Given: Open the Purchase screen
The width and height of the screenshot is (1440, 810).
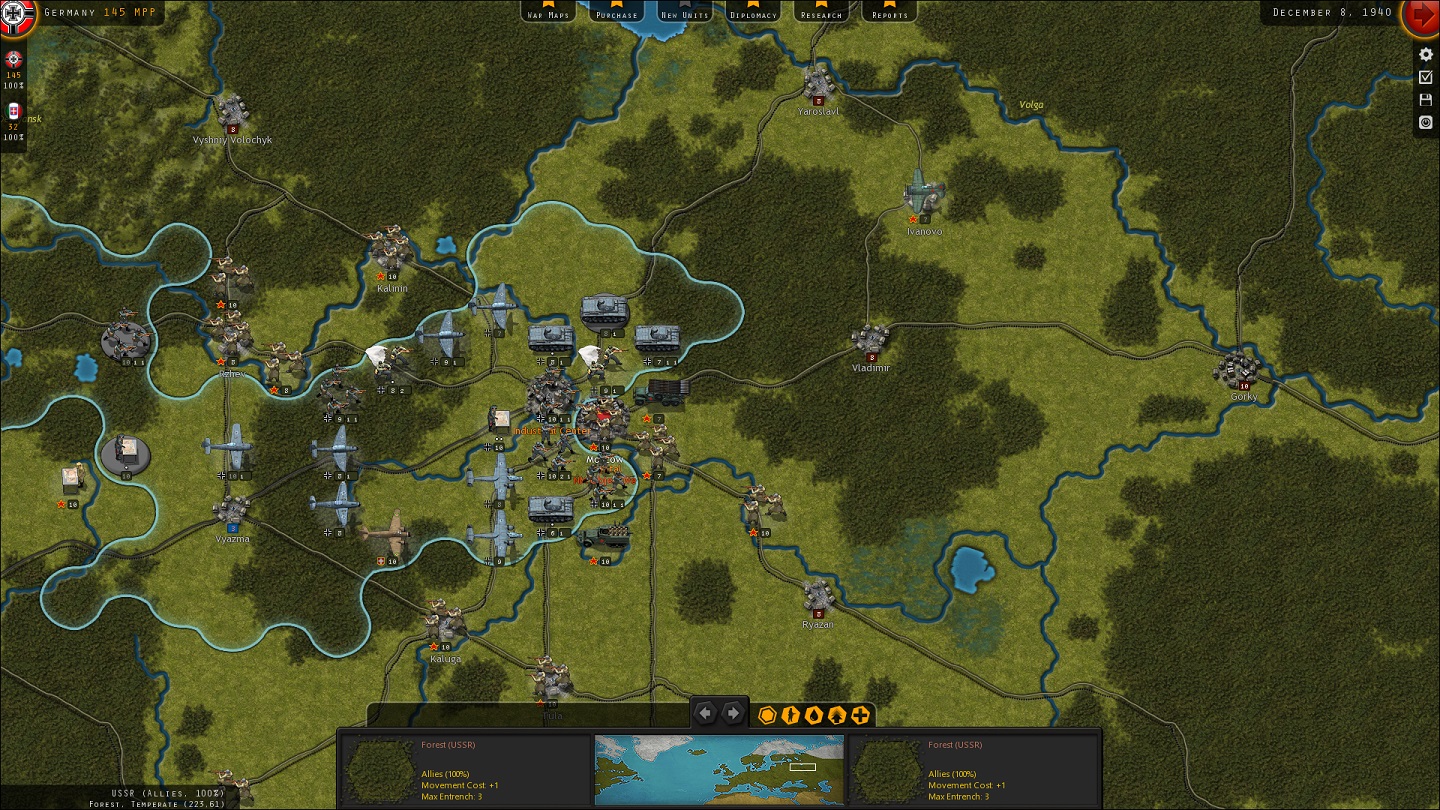Looking at the screenshot, I should pos(617,13).
